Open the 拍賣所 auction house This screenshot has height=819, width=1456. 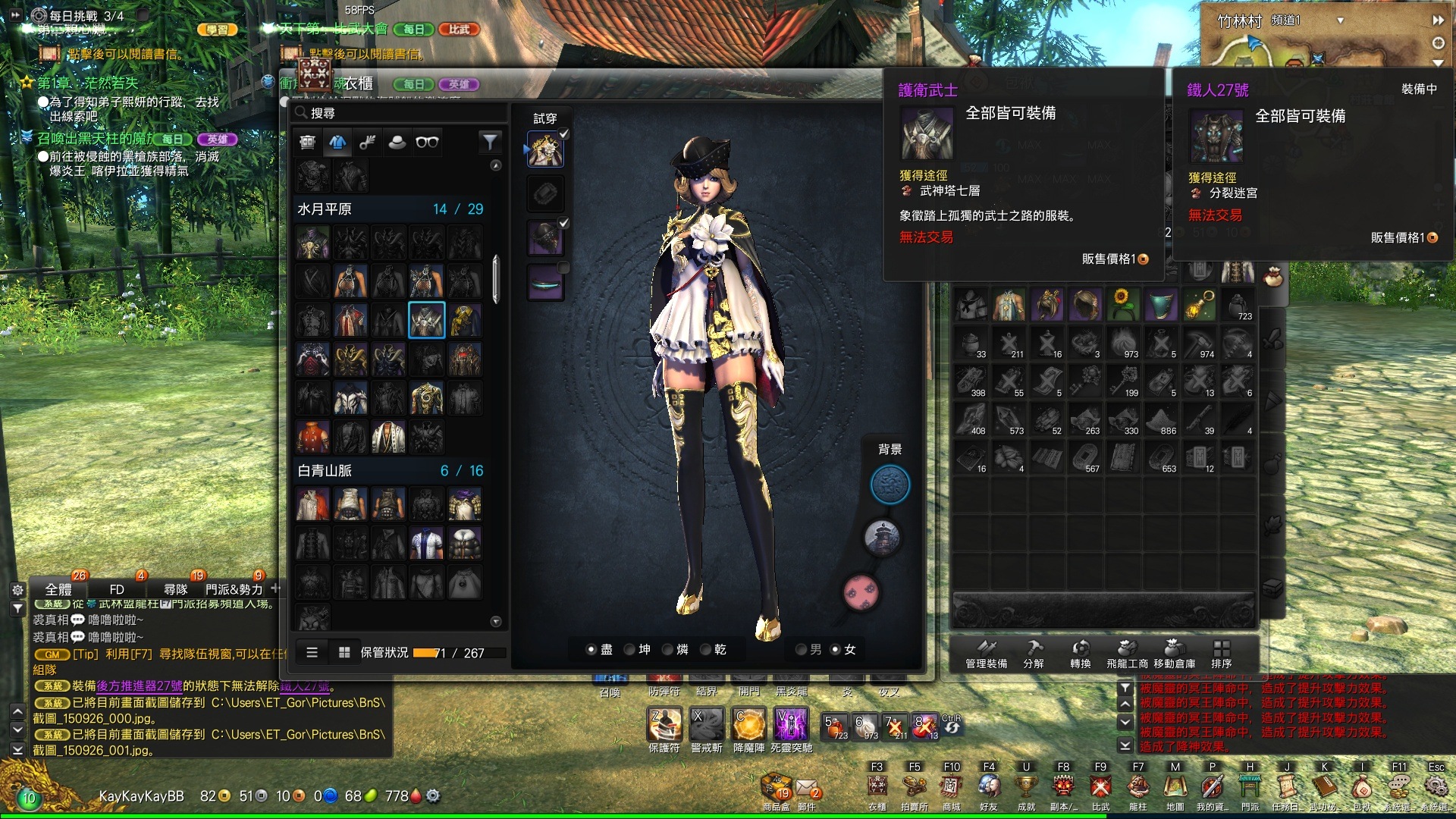pos(914,787)
